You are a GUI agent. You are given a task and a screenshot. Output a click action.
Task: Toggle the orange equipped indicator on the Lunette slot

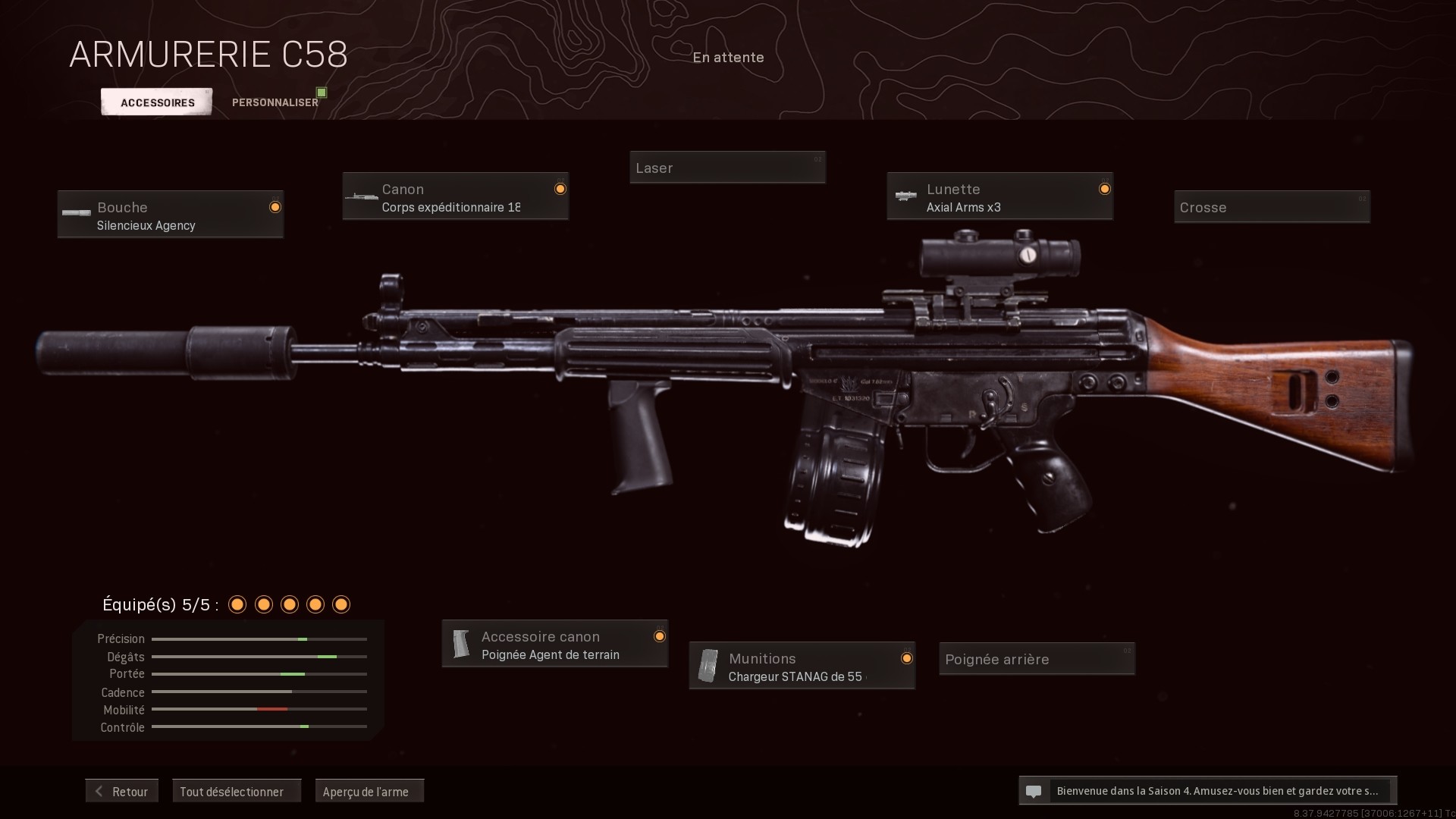tap(1104, 189)
